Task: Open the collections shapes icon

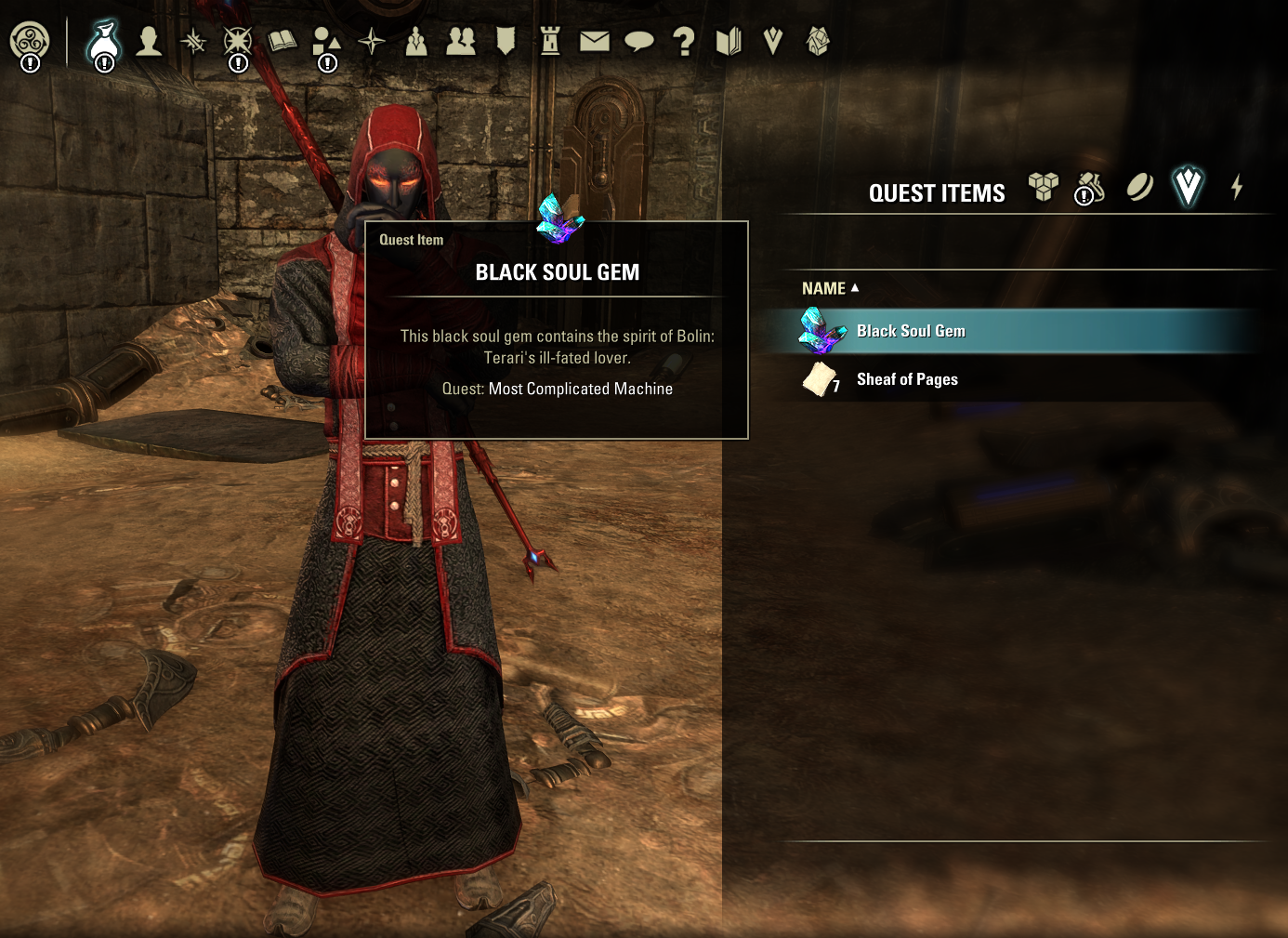Action: 326,42
